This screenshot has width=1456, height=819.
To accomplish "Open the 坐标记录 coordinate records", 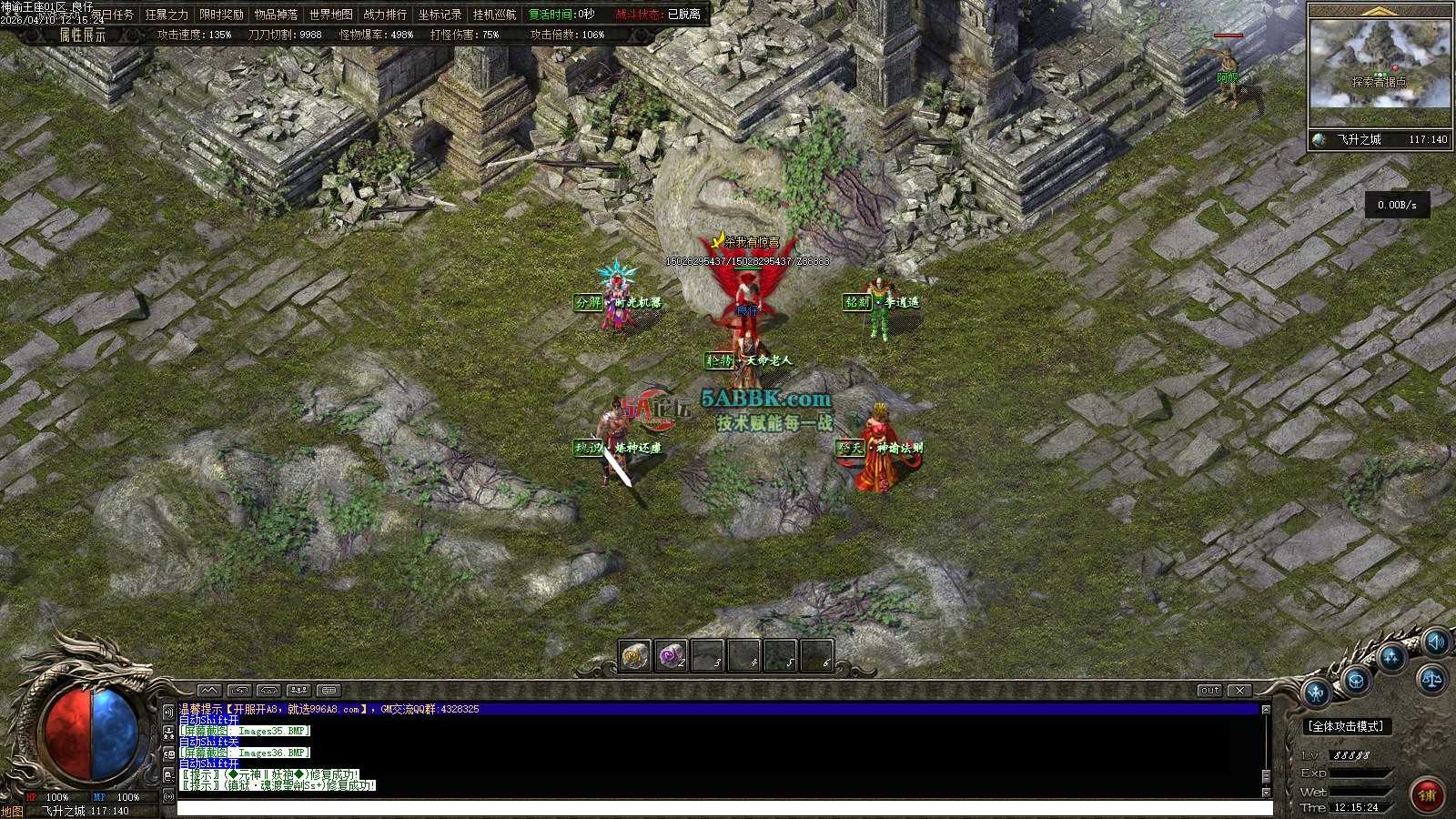I will [440, 15].
